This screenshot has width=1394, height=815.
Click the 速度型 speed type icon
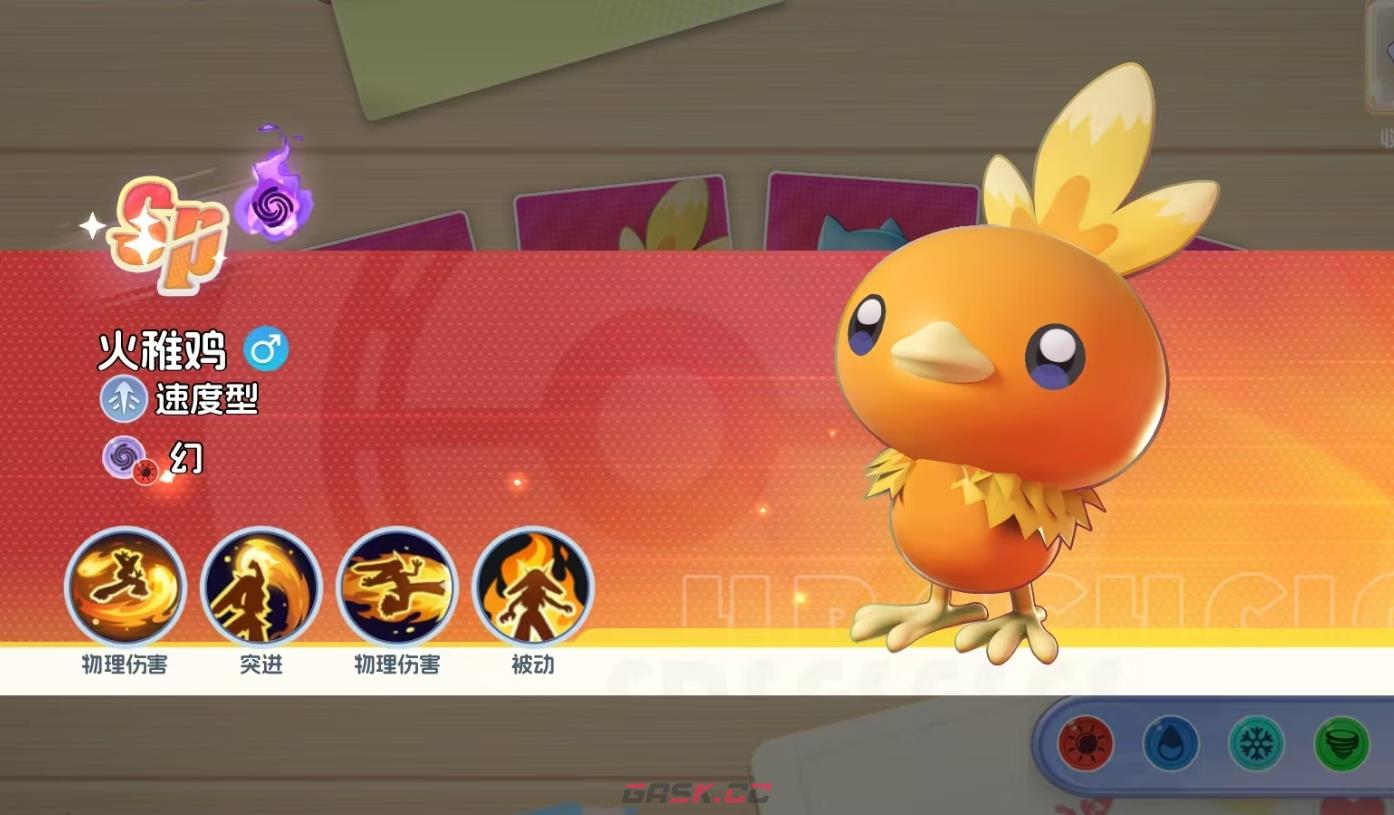pos(124,400)
